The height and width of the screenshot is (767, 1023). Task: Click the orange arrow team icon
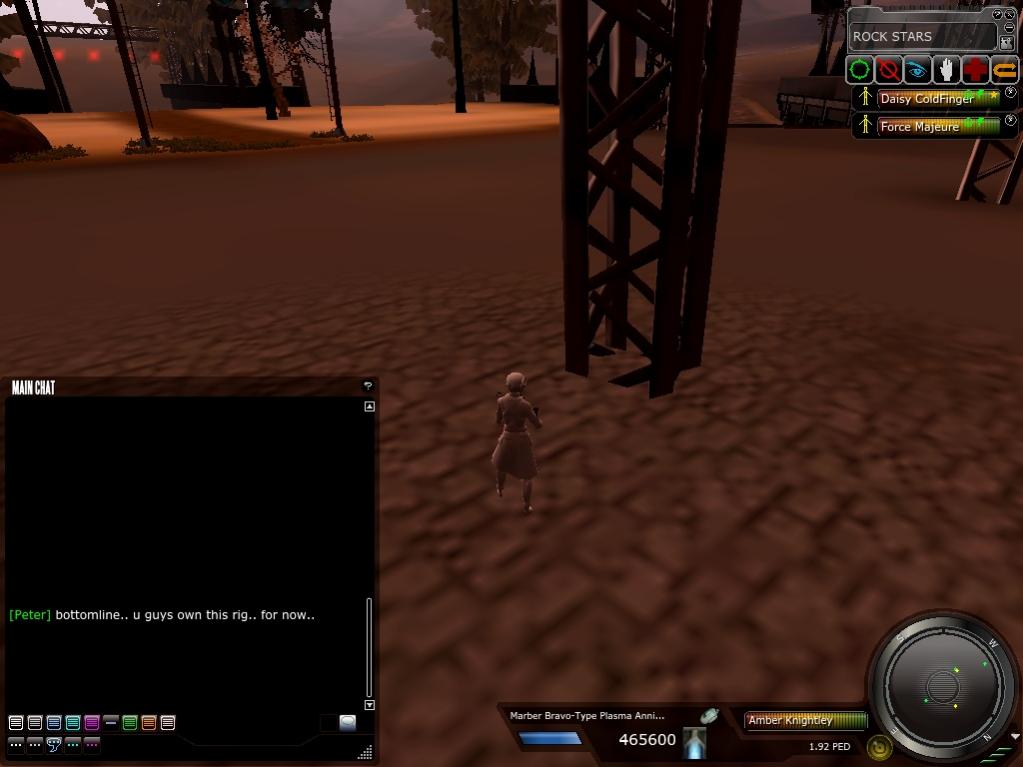pyautogui.click(x=1004, y=70)
